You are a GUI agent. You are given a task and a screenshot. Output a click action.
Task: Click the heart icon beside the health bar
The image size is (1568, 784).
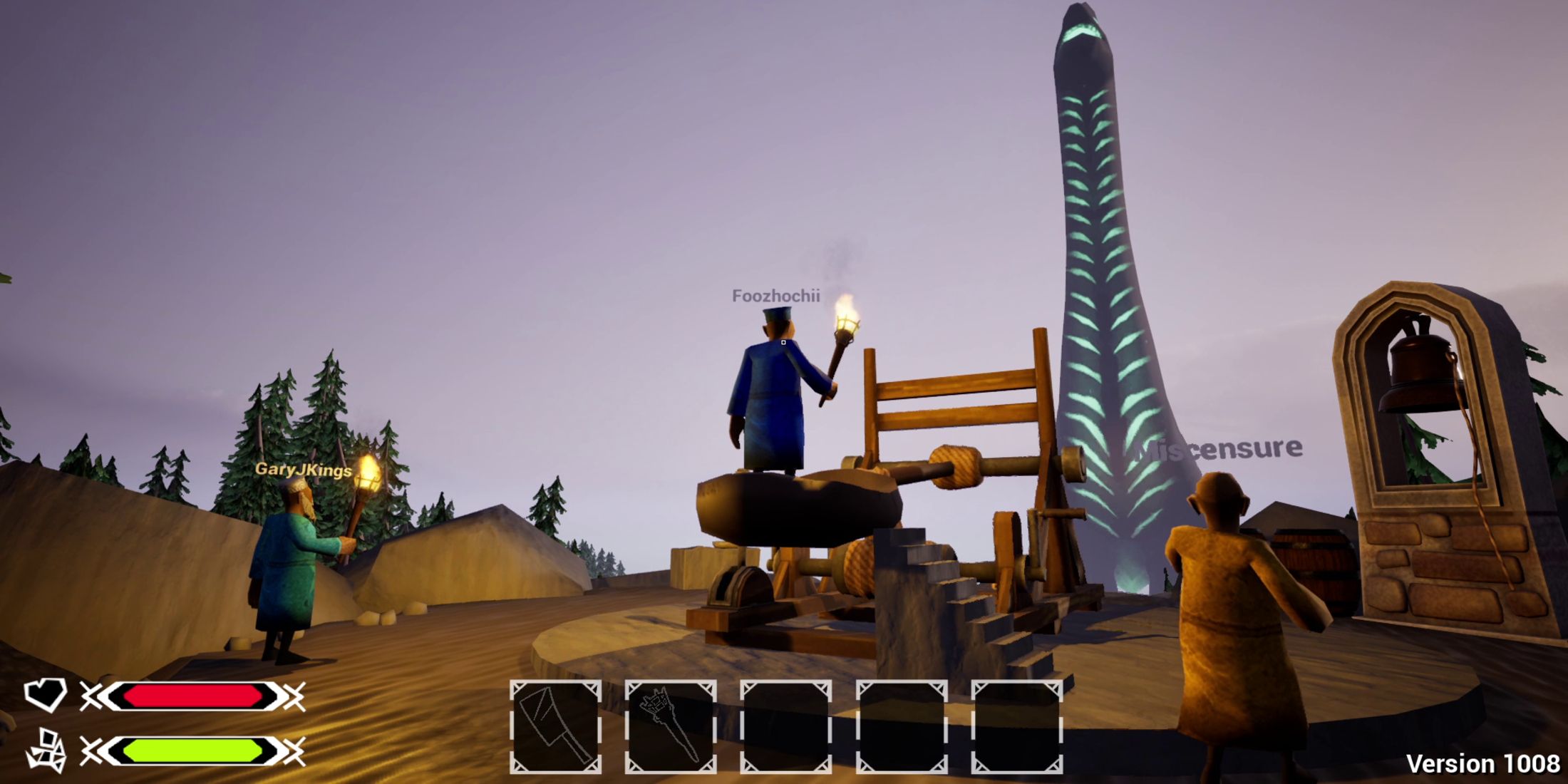point(47,692)
